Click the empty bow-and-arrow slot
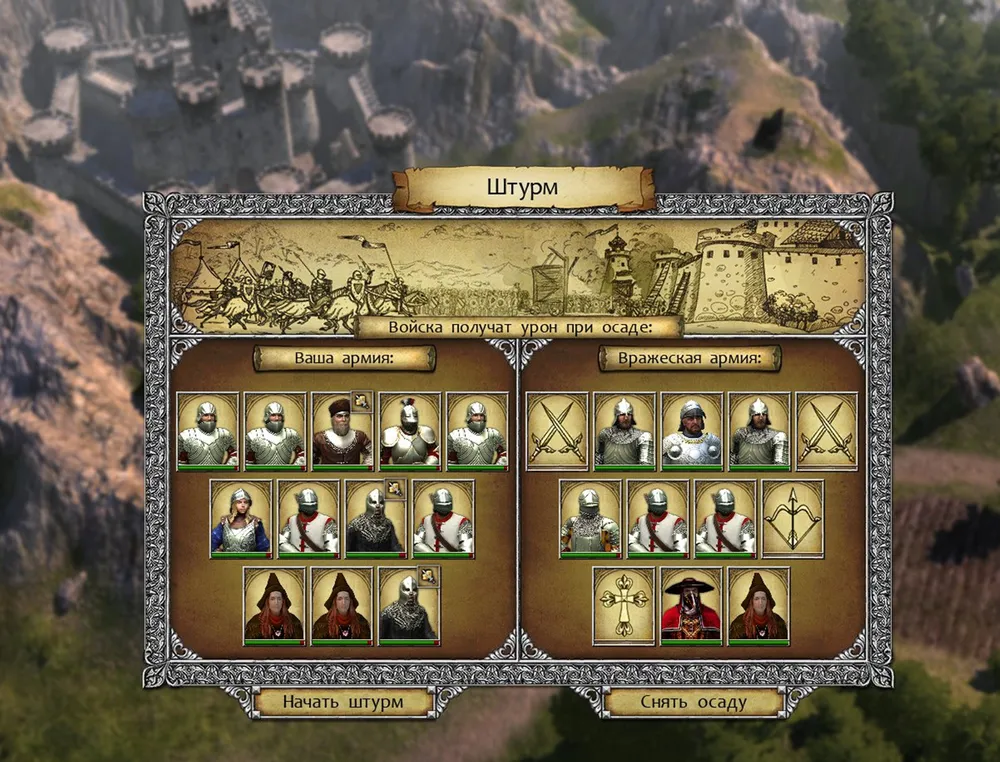The height and width of the screenshot is (762, 1000). pyautogui.click(x=793, y=518)
